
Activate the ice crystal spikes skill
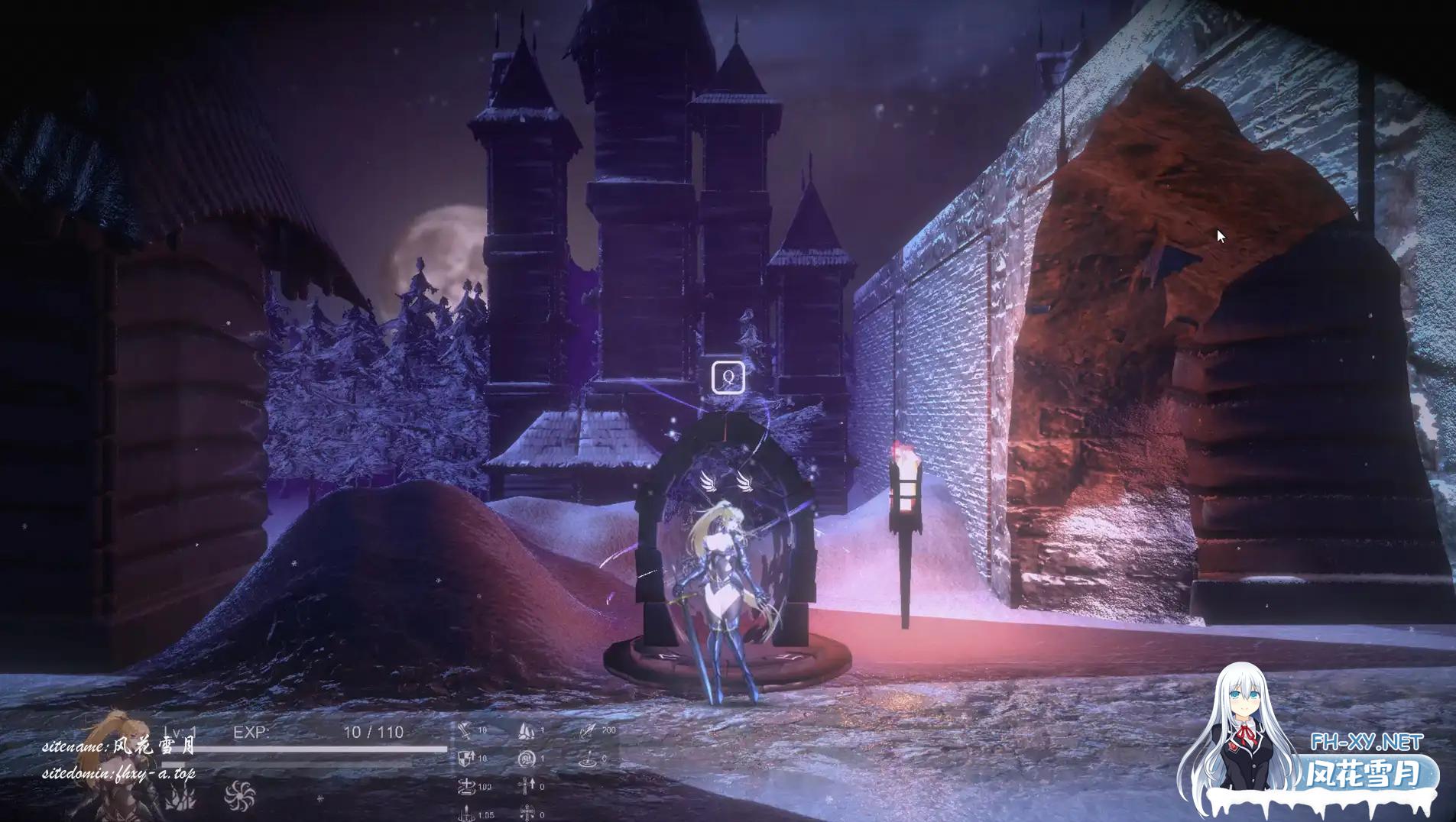click(x=181, y=798)
